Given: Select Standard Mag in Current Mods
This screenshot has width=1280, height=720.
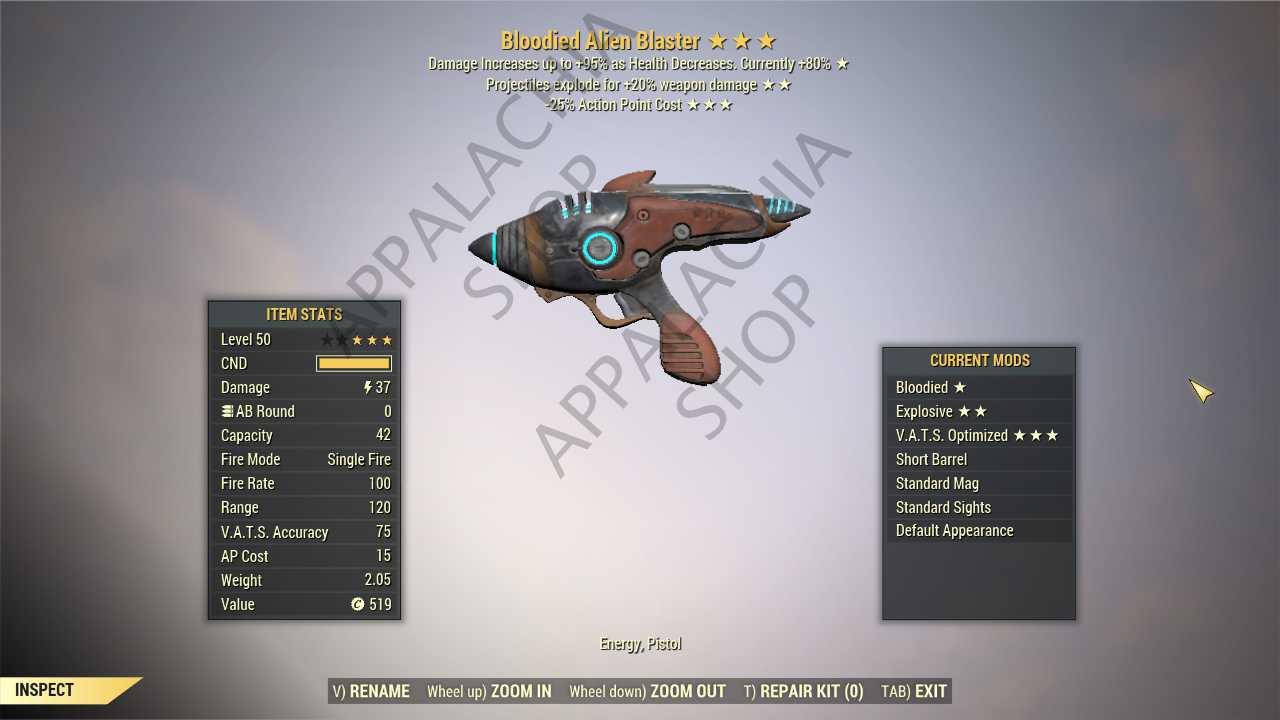Looking at the screenshot, I should pos(978,483).
